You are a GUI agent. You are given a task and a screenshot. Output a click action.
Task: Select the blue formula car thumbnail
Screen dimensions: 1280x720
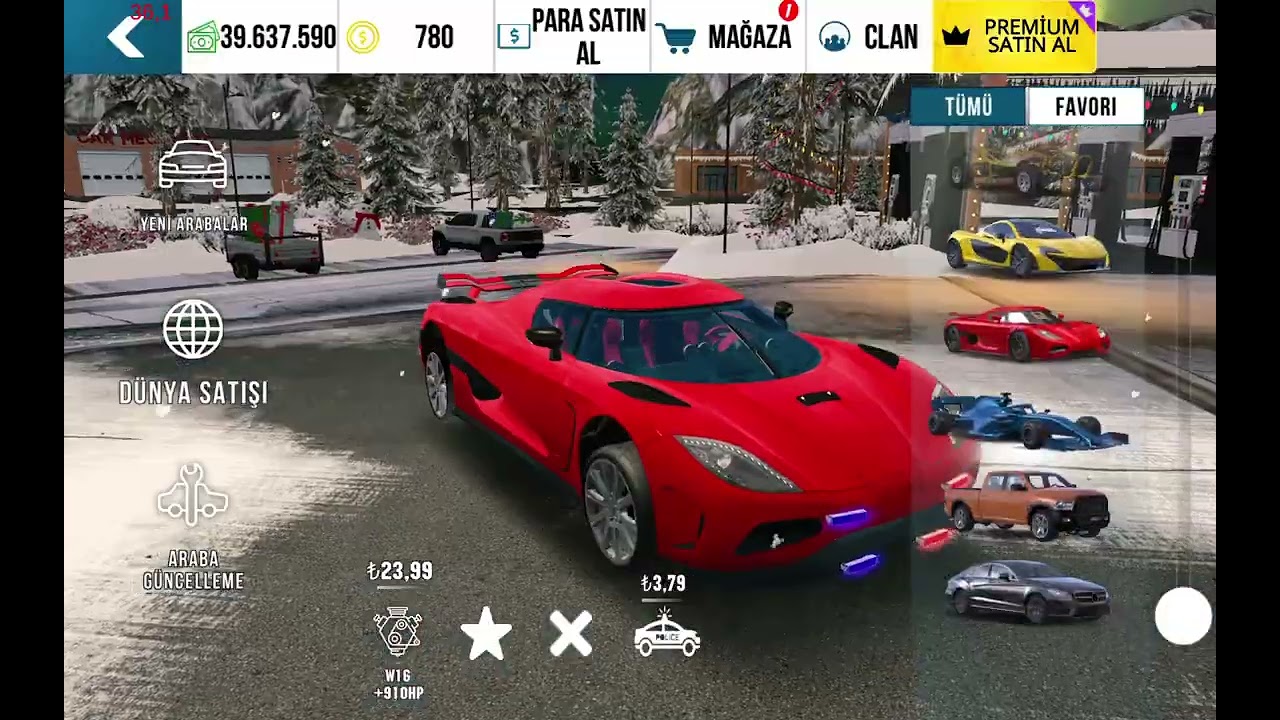tap(1027, 421)
